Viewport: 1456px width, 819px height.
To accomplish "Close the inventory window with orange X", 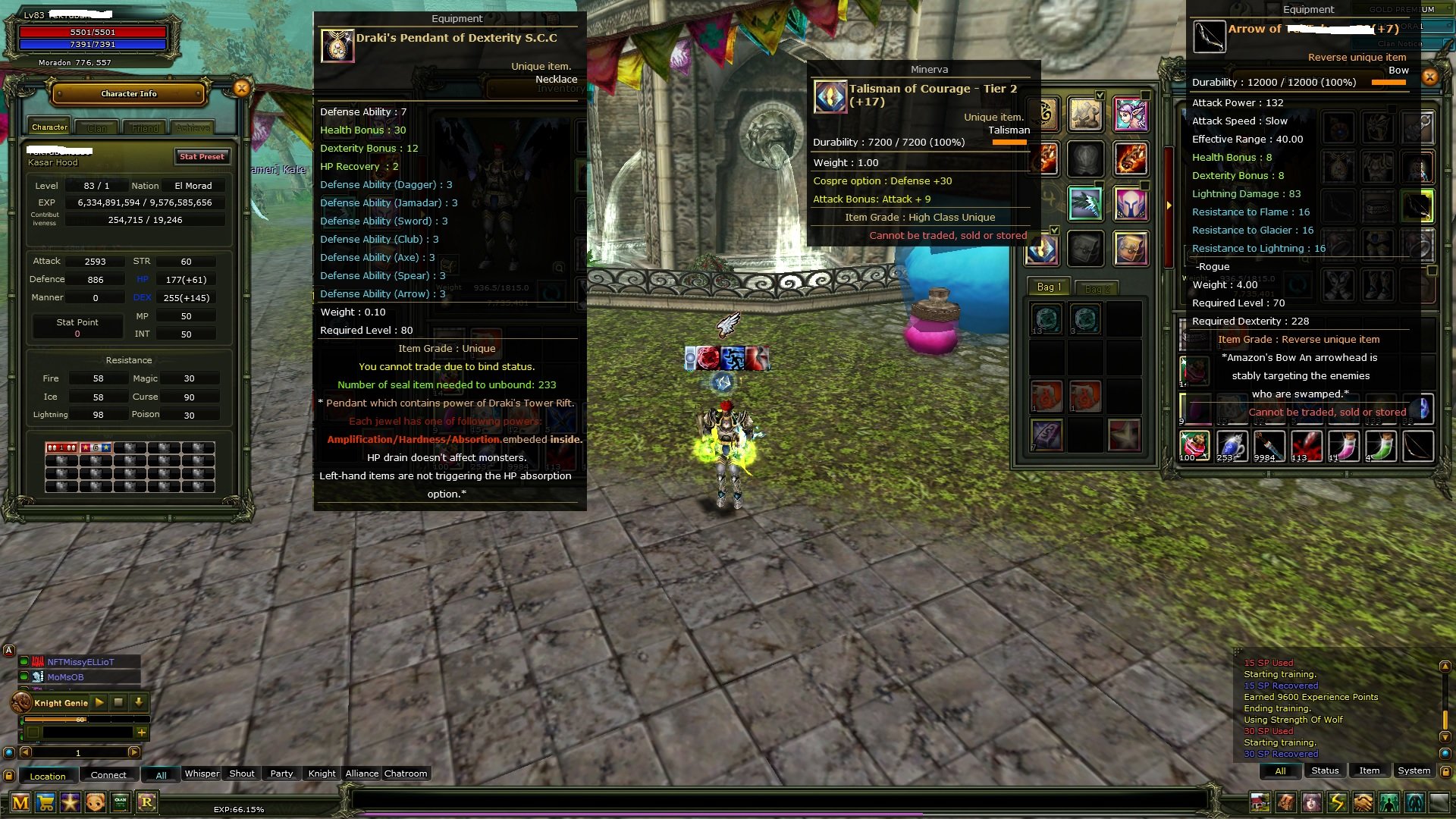I will point(1429,77).
